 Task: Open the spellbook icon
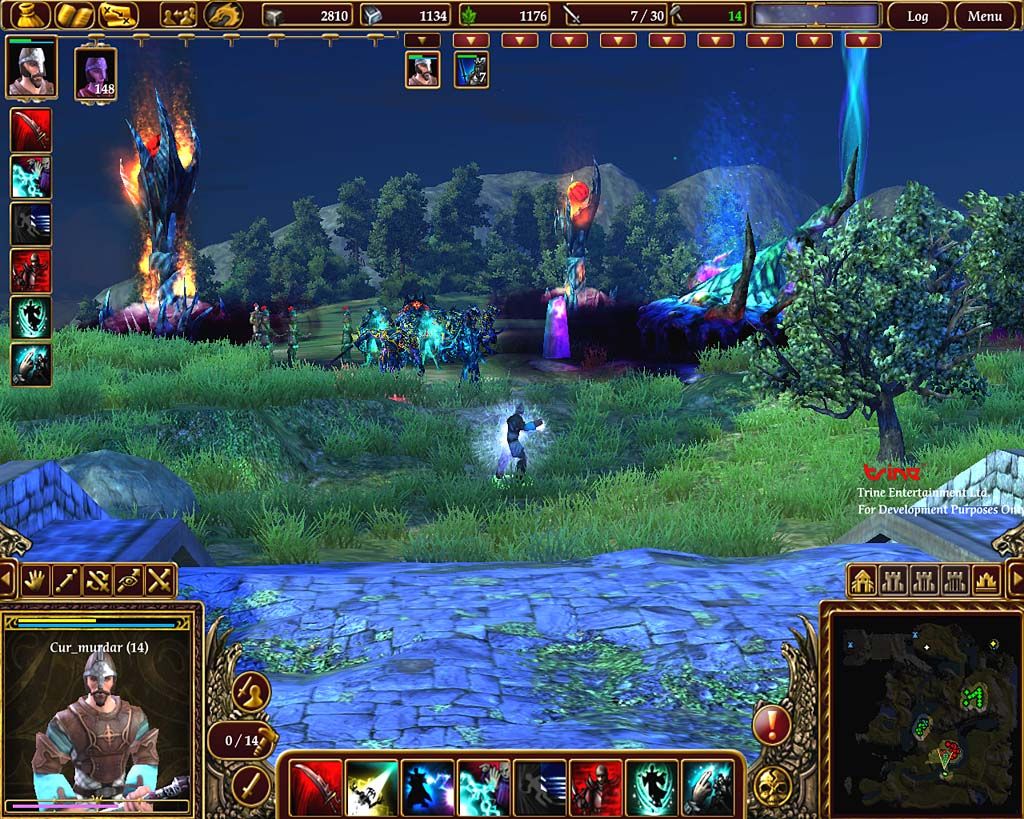[x=74, y=15]
